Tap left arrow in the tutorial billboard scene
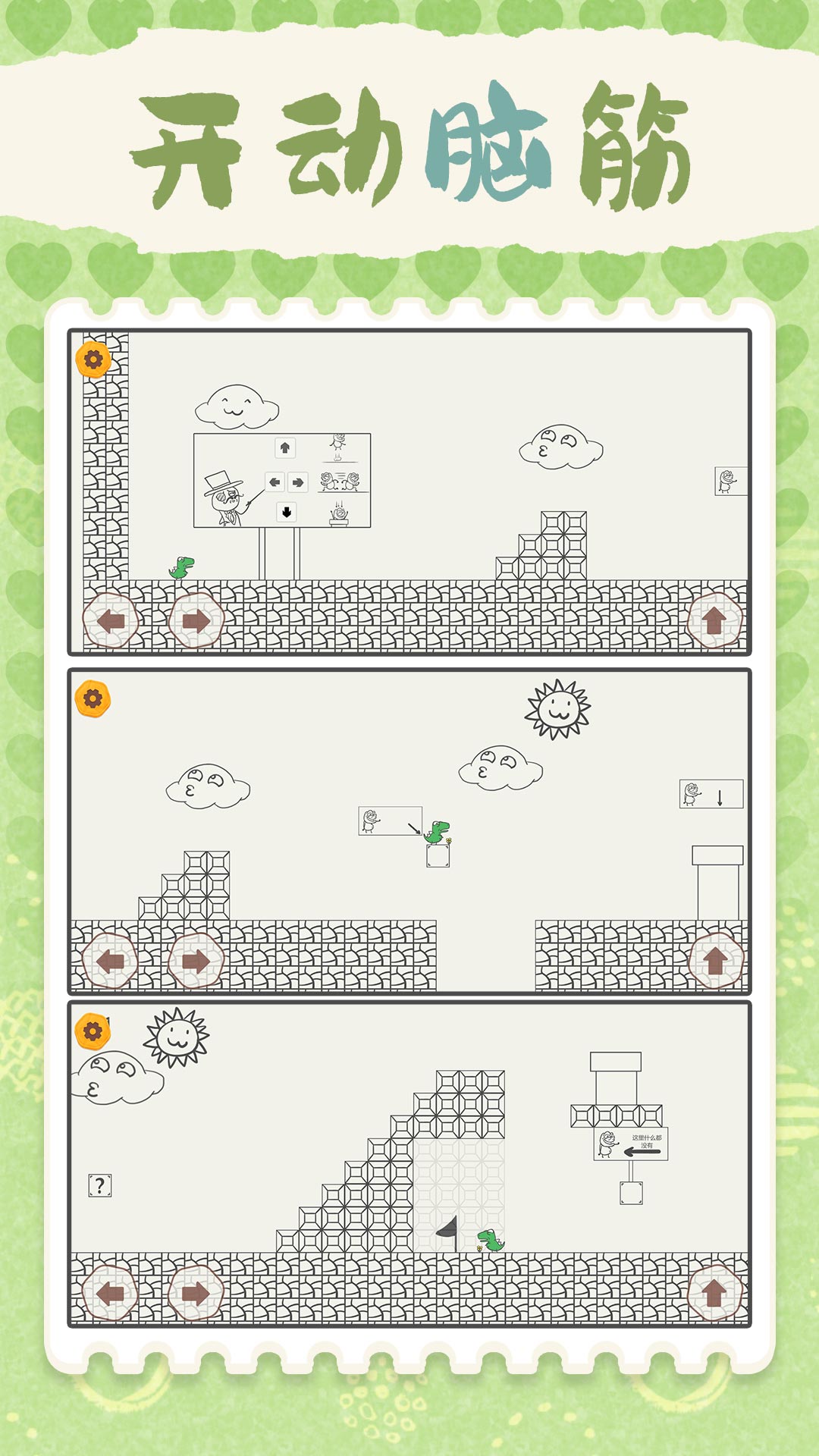 tap(111, 621)
